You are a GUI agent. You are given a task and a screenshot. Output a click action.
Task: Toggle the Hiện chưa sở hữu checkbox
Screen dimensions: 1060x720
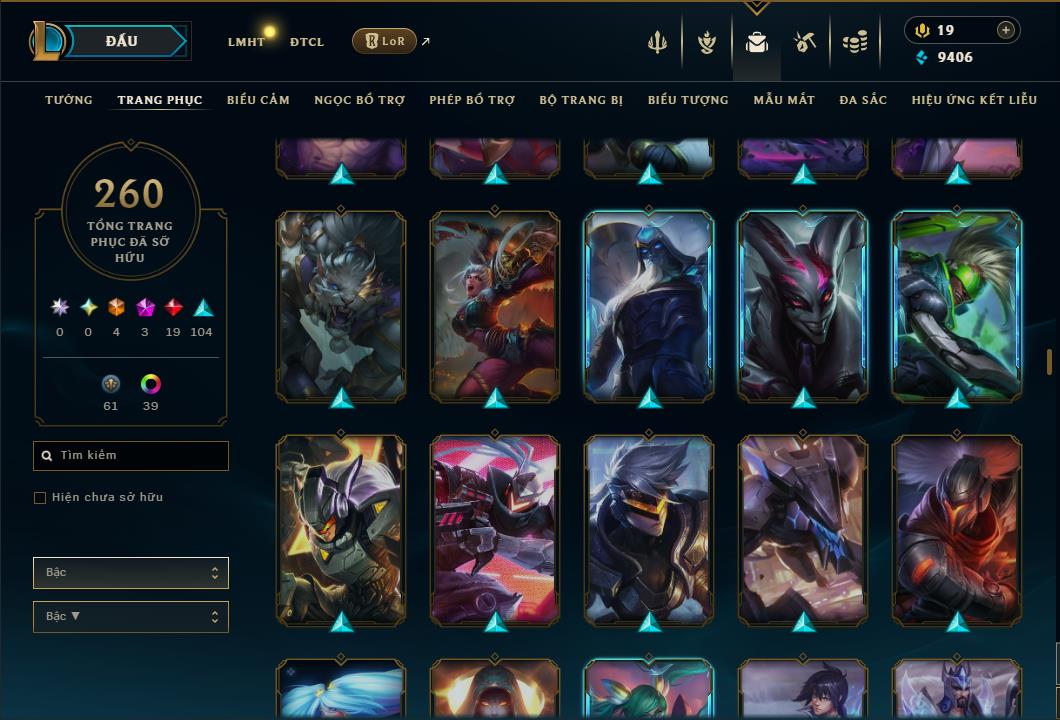[40, 498]
